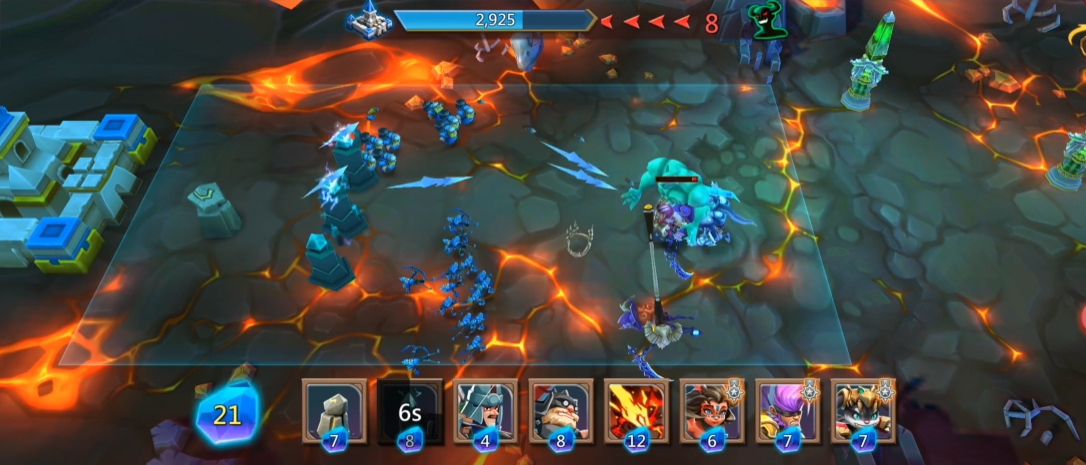Click the card on 6s cooldown

click(410, 410)
